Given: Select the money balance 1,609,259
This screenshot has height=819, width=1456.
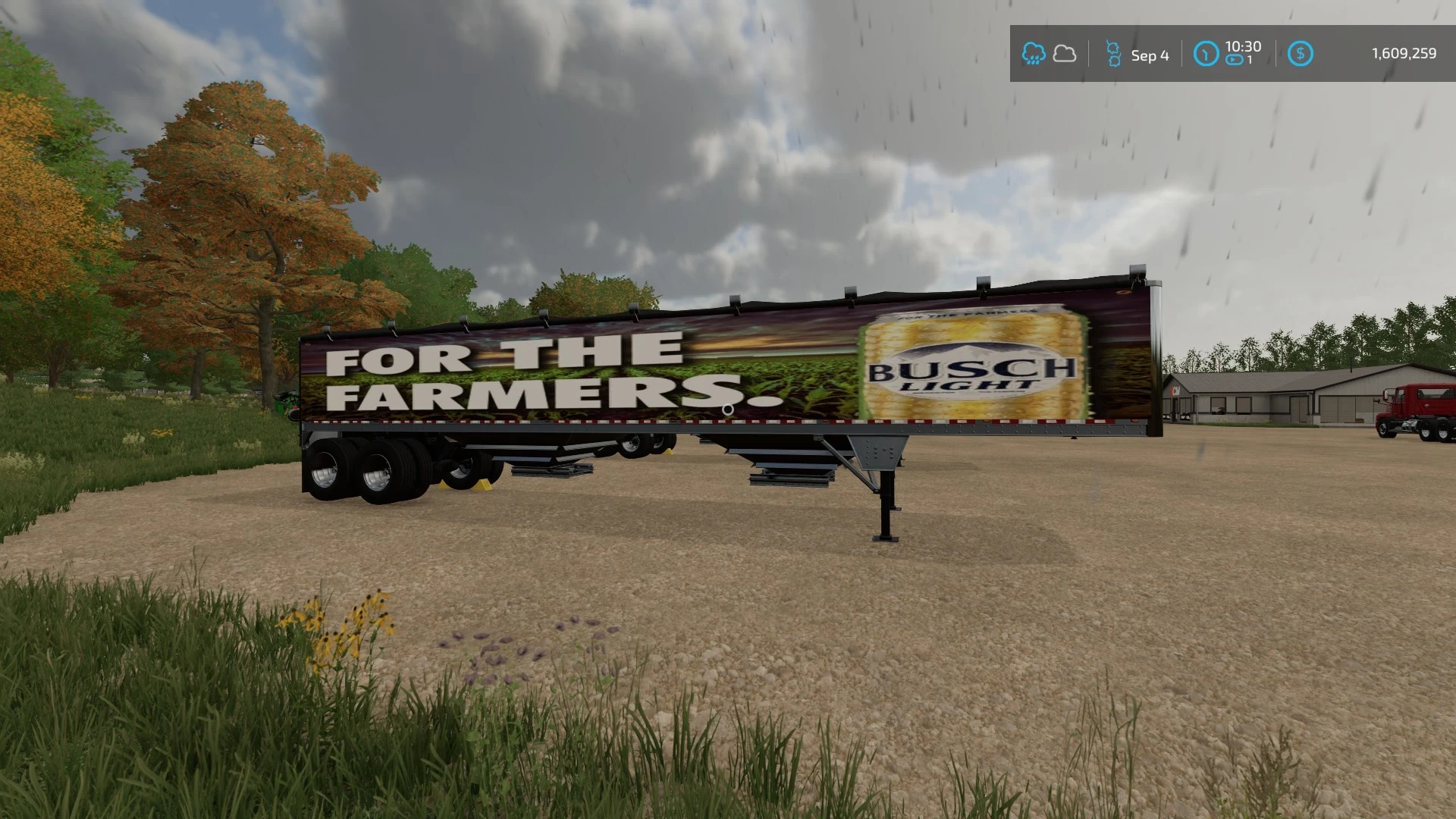Looking at the screenshot, I should point(1404,53).
